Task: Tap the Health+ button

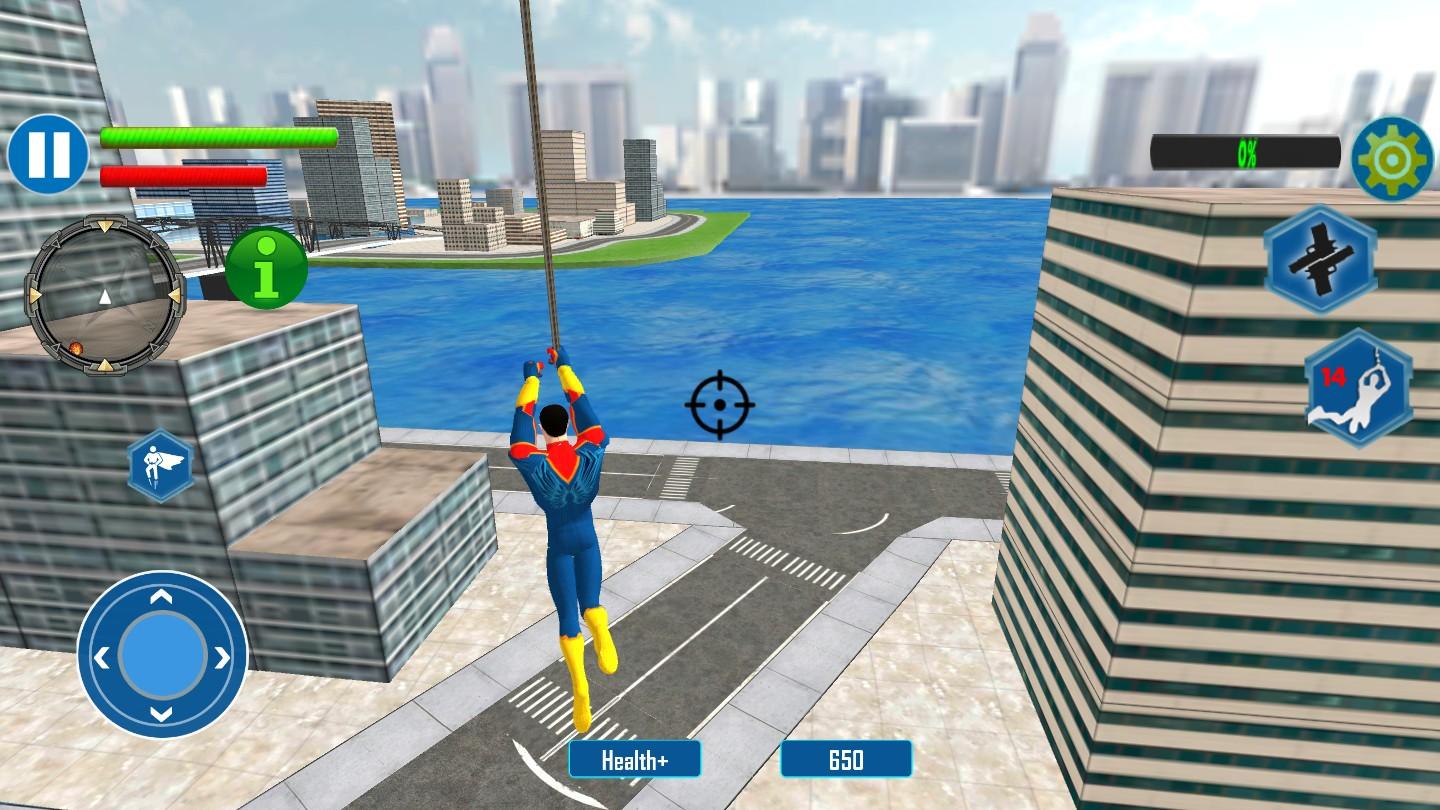Action: 634,759
